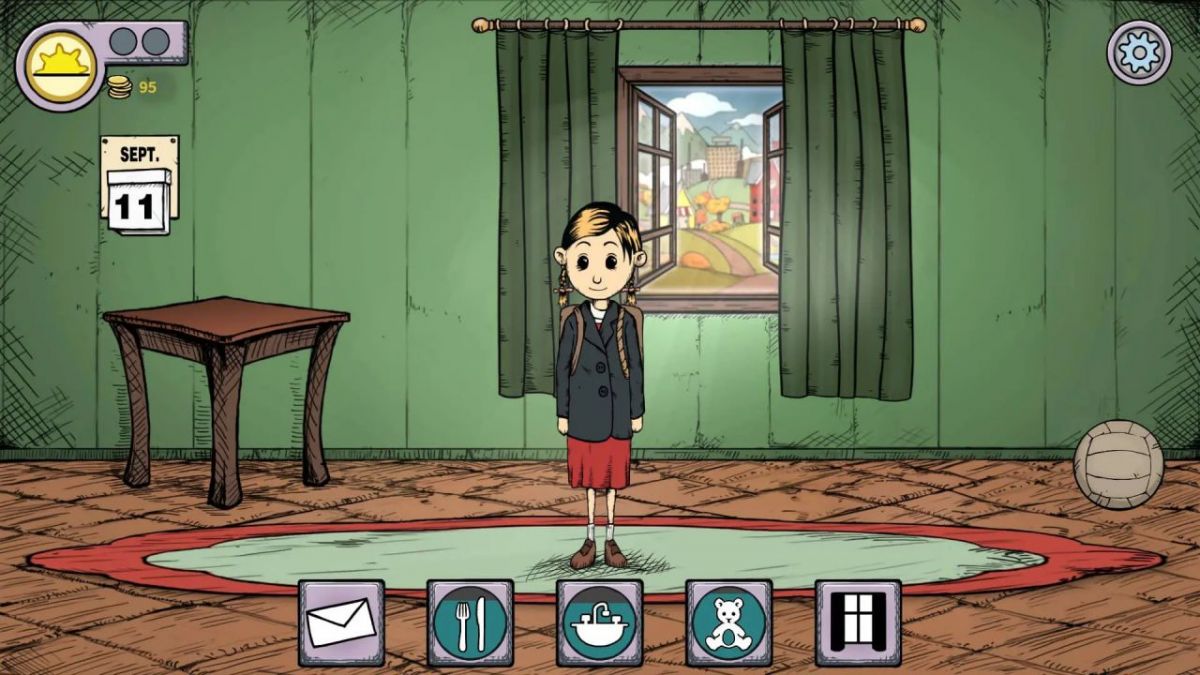
Task: Choose the sink hygiene button
Action: click(599, 622)
